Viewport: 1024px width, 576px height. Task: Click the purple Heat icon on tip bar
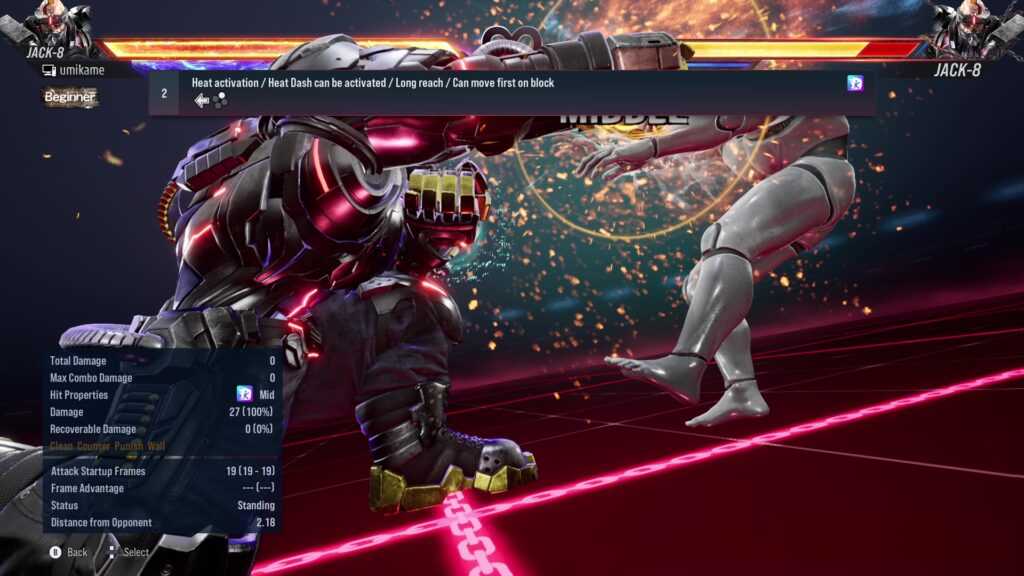(855, 84)
